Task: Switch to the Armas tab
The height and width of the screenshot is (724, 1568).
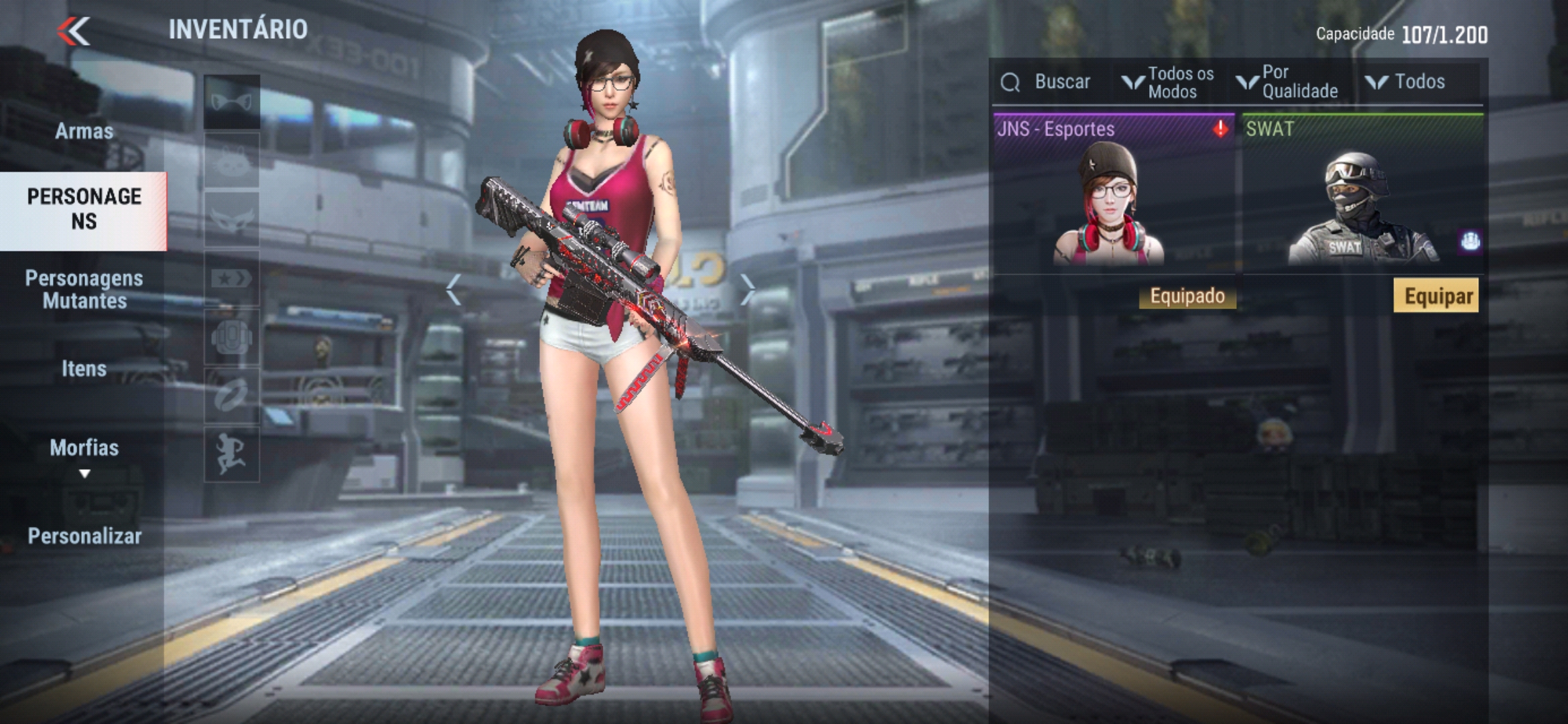Action: pos(84,131)
